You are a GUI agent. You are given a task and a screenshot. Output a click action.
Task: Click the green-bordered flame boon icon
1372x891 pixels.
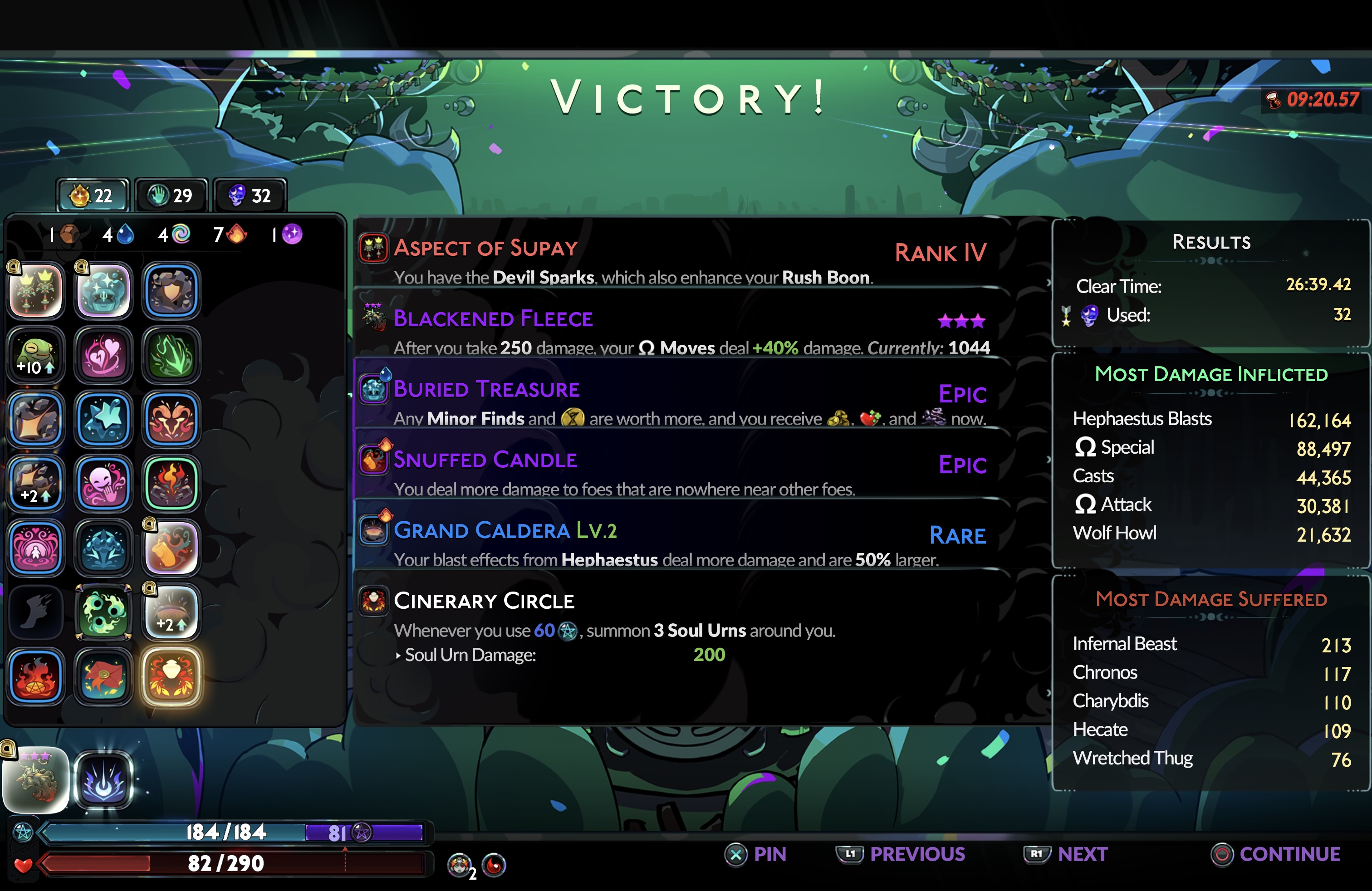(171, 484)
